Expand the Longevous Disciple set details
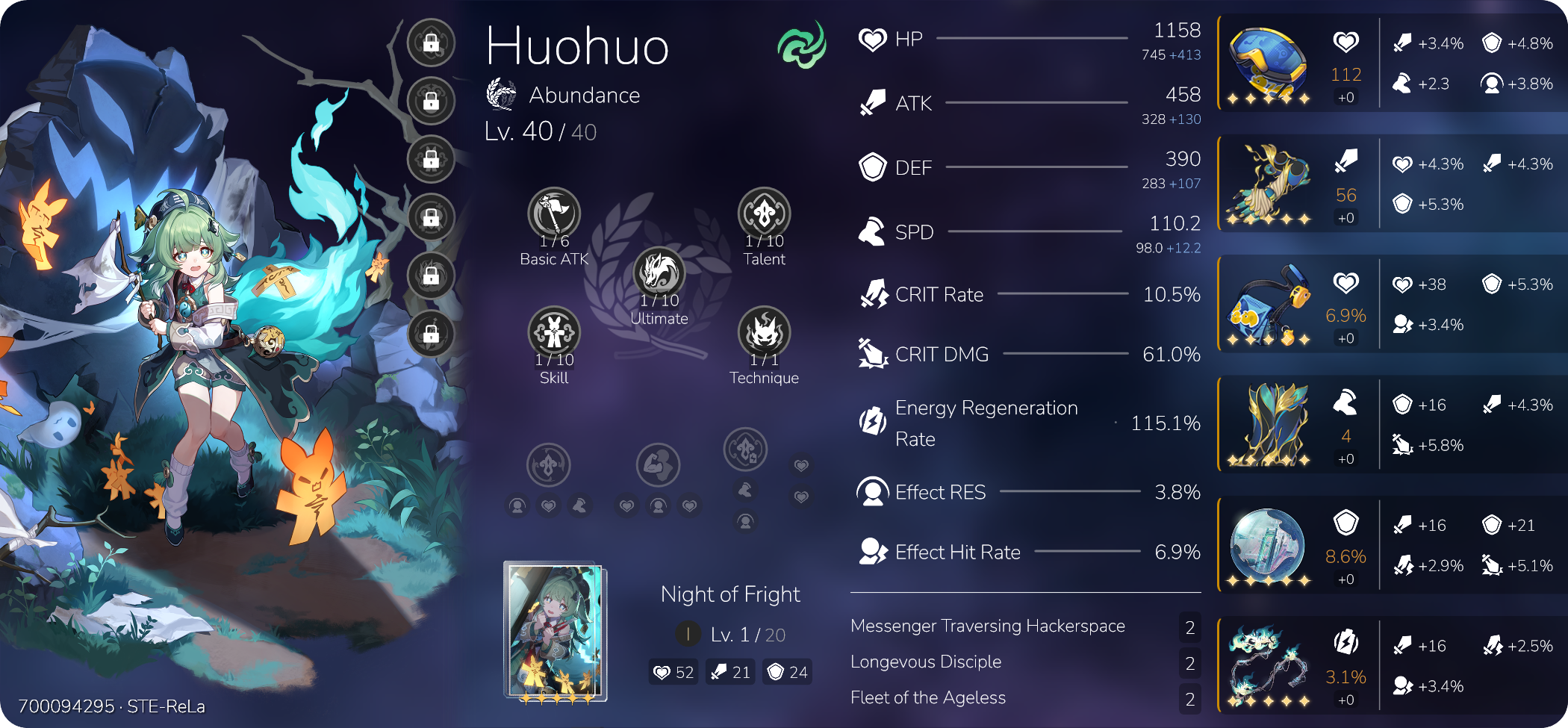This screenshot has height=728, width=1568. click(926, 662)
